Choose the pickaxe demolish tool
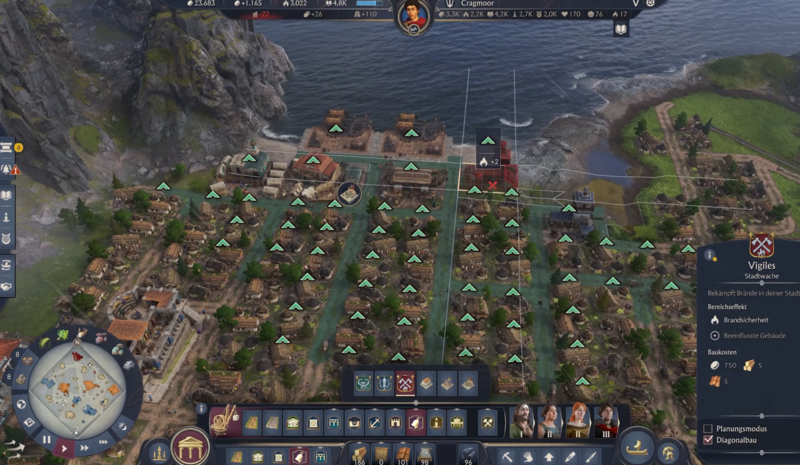The image size is (800, 465). 508,457
